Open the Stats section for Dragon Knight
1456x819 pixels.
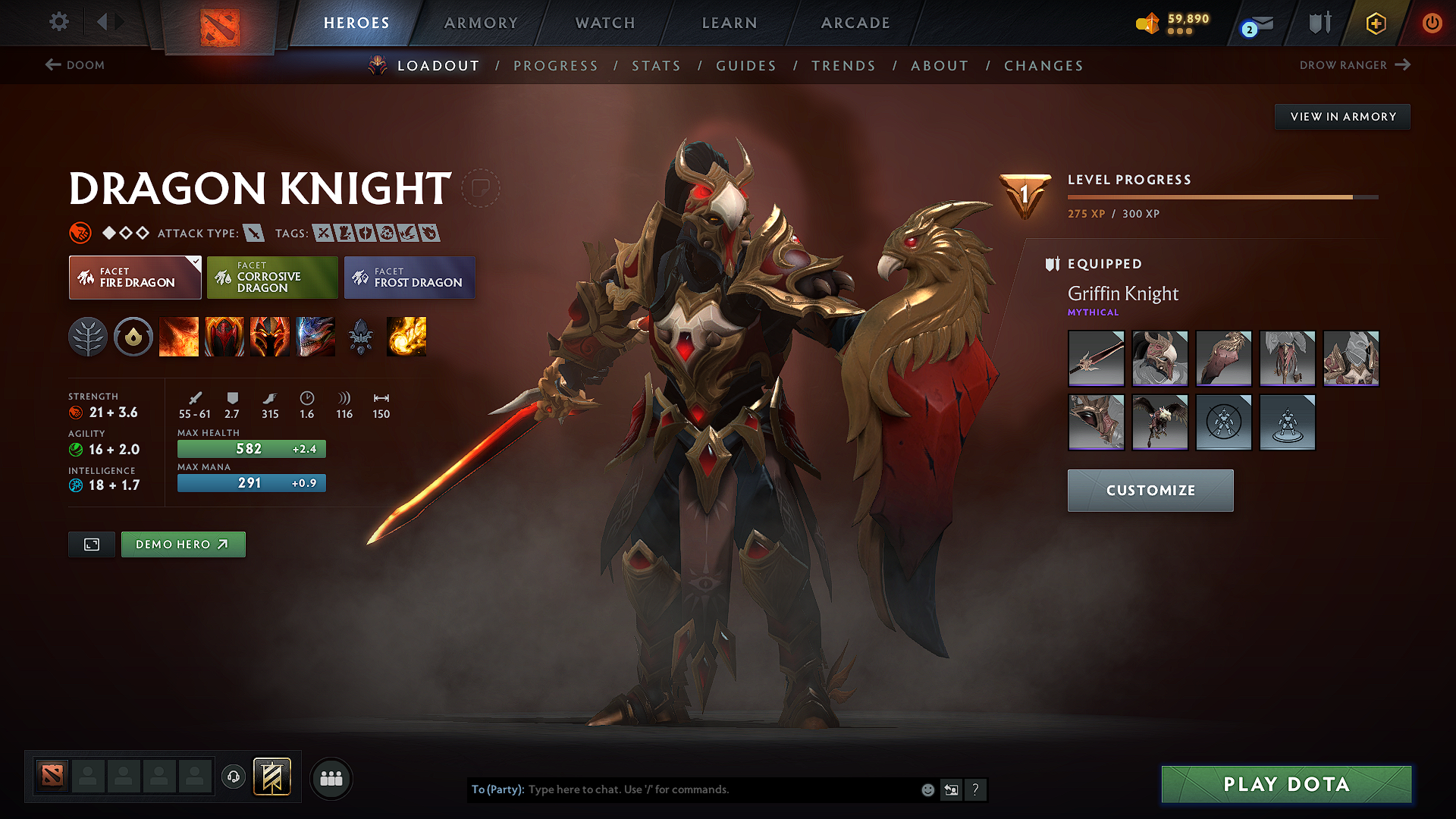[x=656, y=65]
